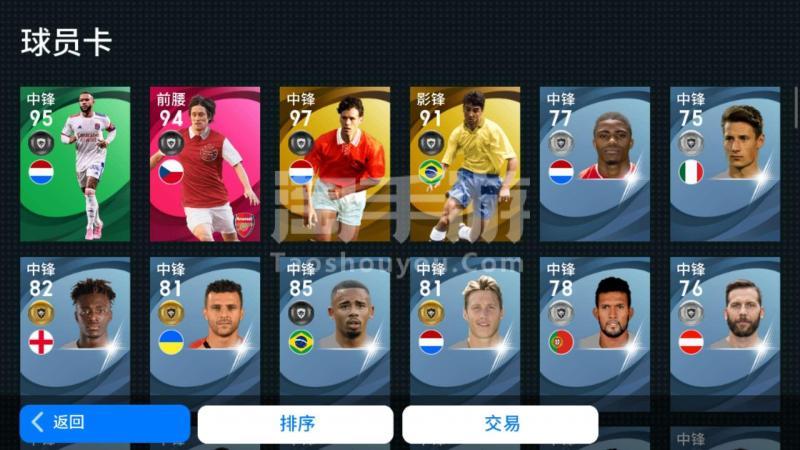
Task: Pick the gold 97-rated 中锋 card
Action: 335,164
